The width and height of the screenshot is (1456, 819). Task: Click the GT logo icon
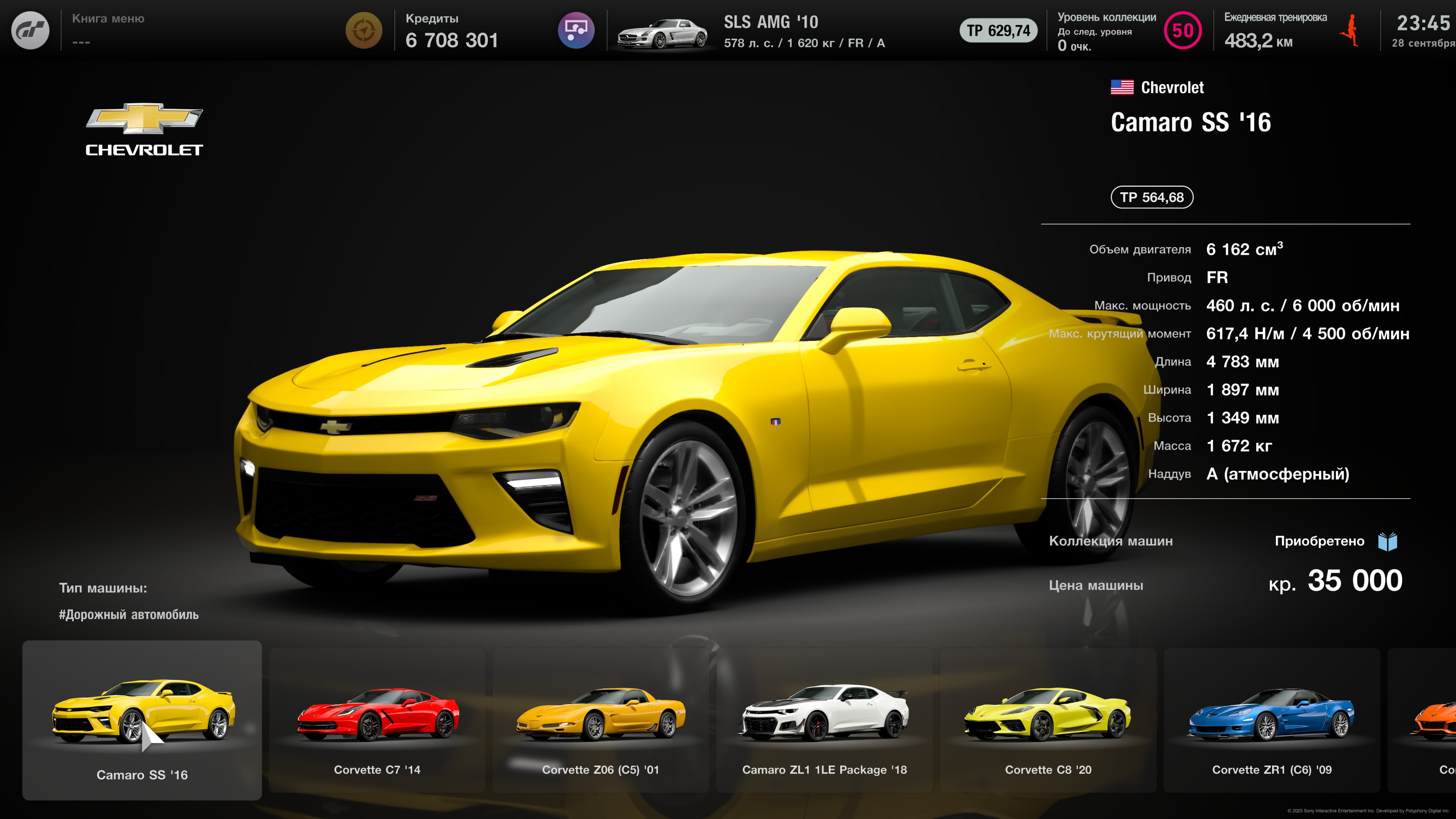point(30,30)
